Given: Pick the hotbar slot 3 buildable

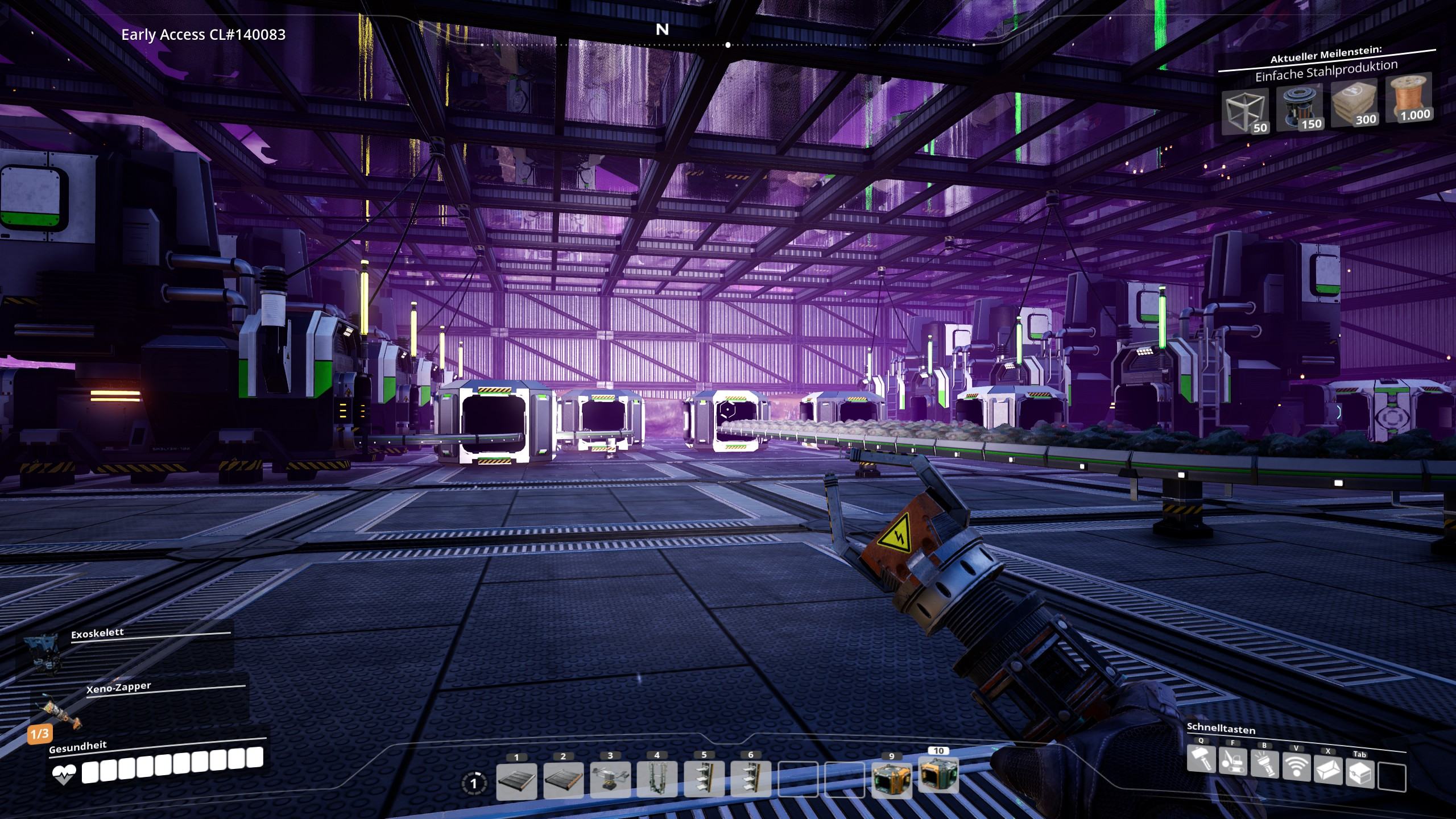Looking at the screenshot, I should click(x=610, y=780).
